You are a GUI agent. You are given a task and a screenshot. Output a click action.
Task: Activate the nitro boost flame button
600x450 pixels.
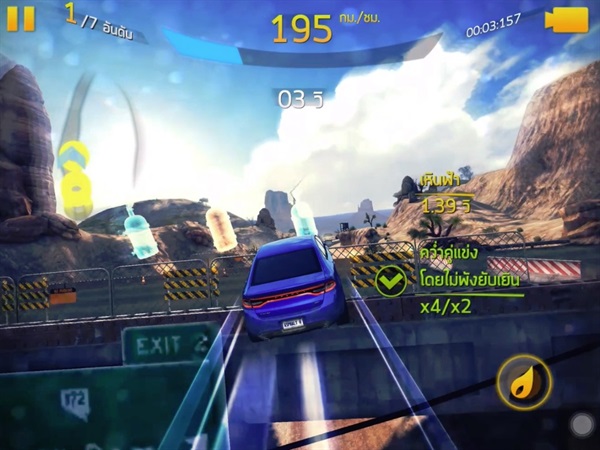click(524, 383)
